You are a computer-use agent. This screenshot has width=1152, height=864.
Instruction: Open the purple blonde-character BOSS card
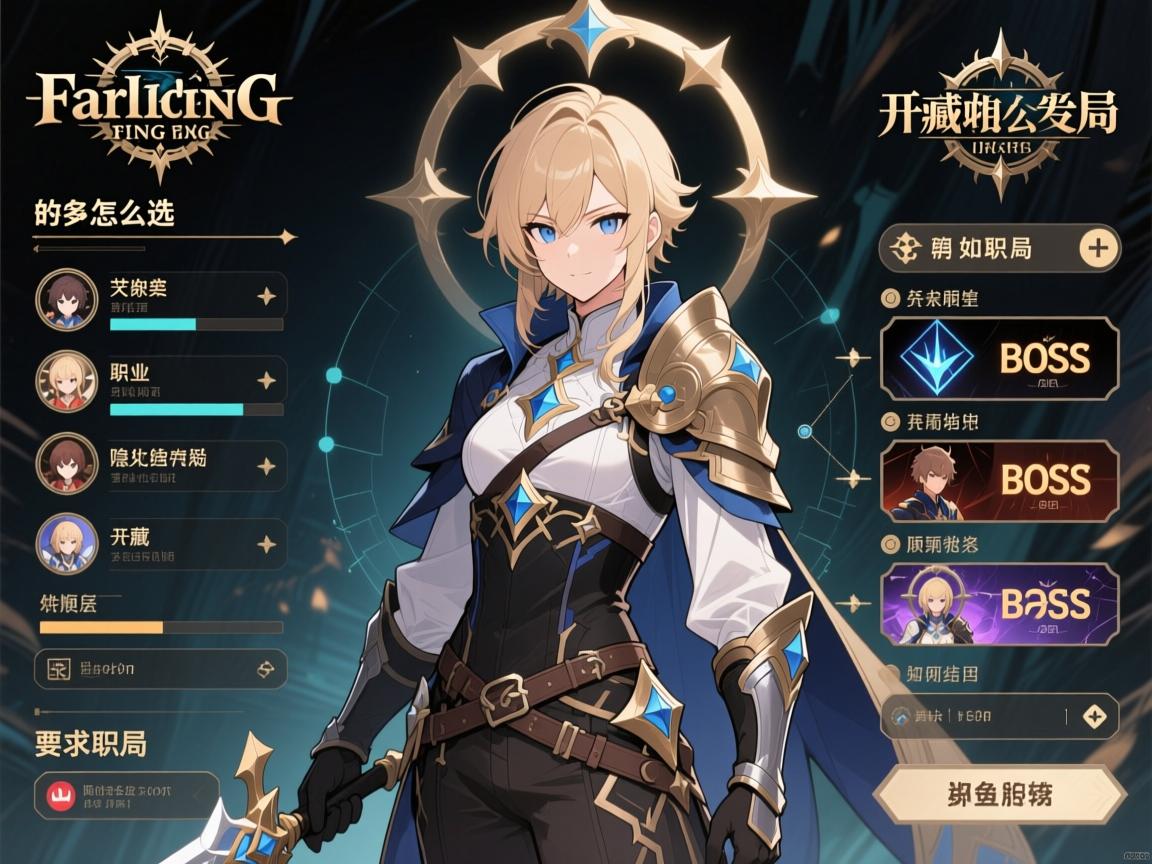point(999,604)
